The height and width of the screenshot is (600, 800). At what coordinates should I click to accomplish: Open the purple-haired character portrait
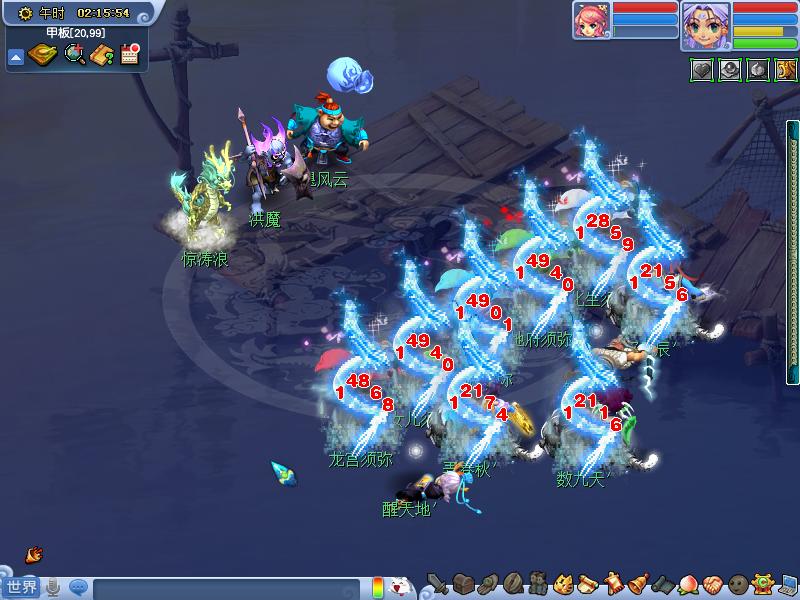pyautogui.click(x=706, y=25)
